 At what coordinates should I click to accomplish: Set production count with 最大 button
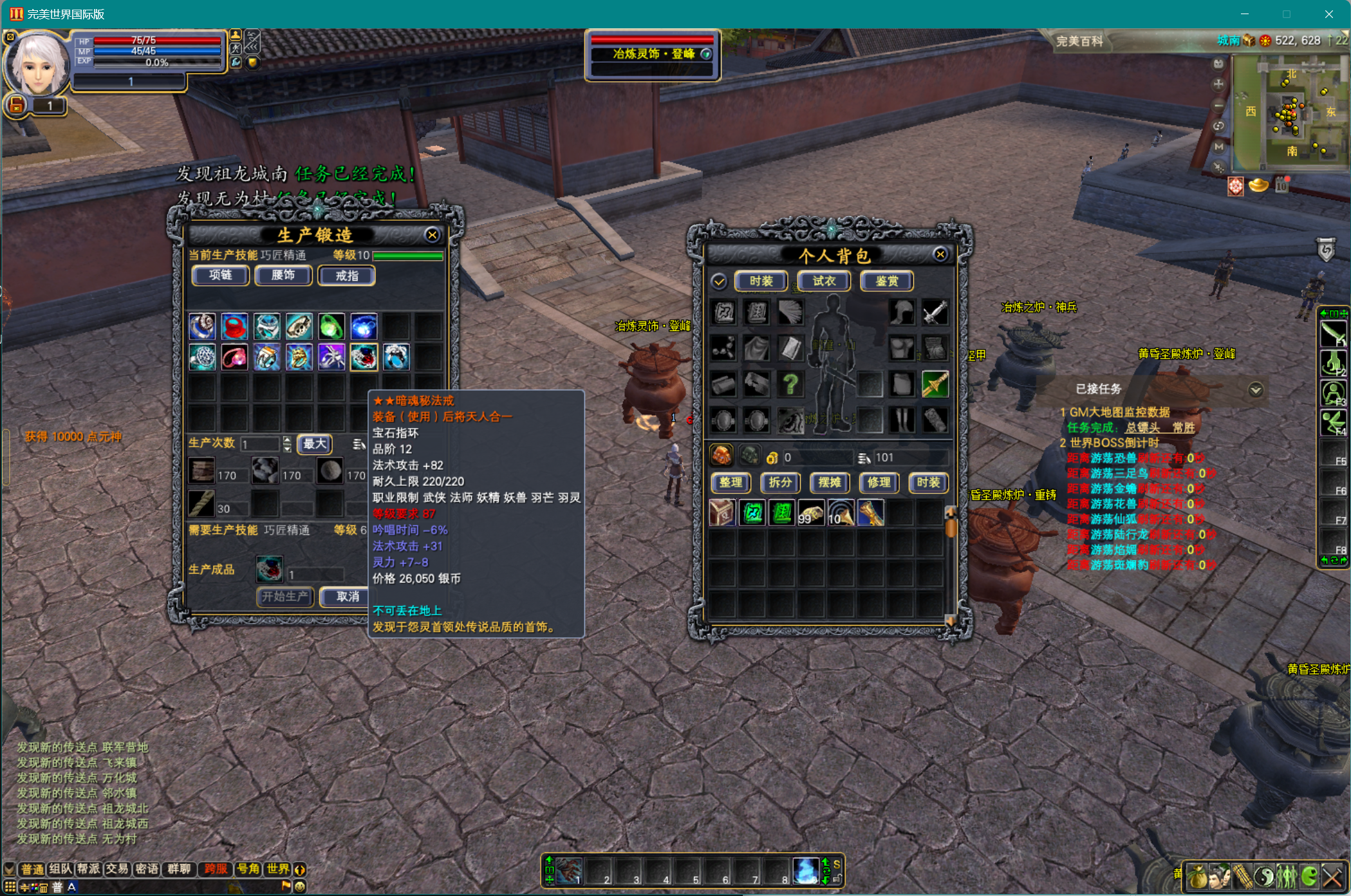coord(315,443)
